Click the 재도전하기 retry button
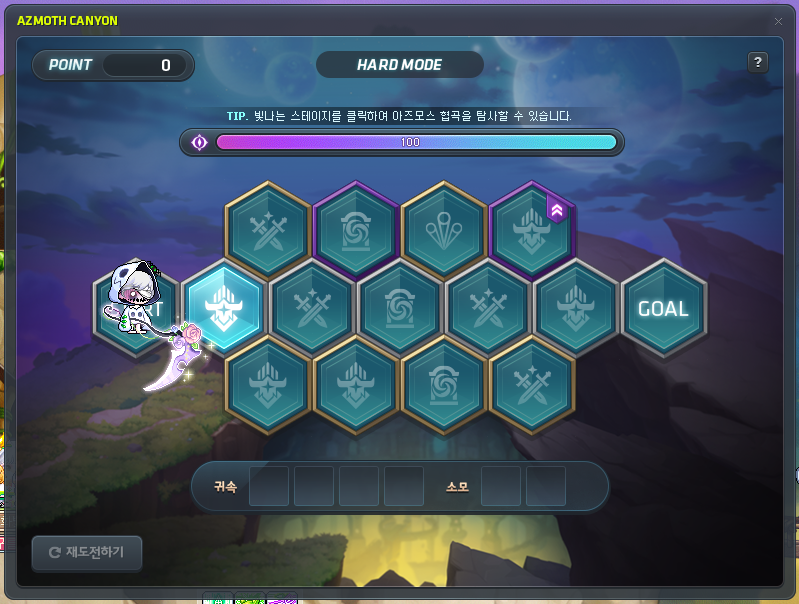 point(86,552)
